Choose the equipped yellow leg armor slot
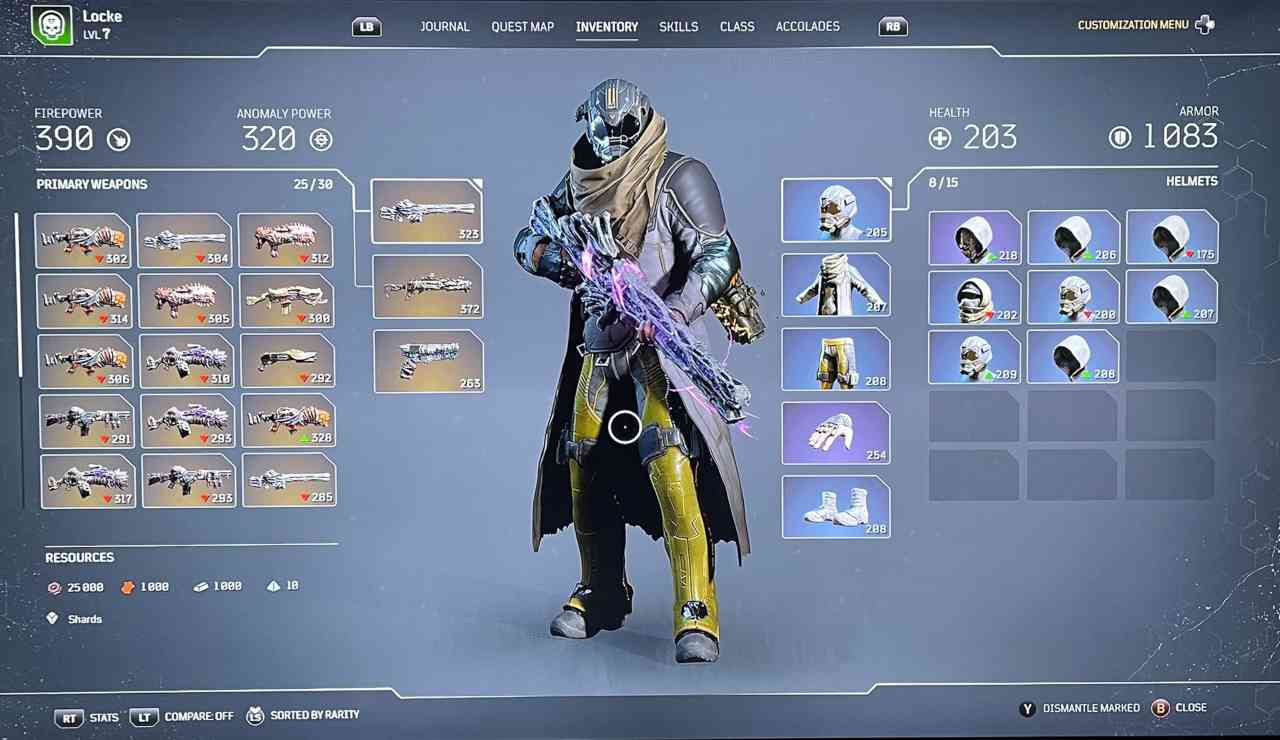Image resolution: width=1280 pixels, height=740 pixels. pos(836,359)
